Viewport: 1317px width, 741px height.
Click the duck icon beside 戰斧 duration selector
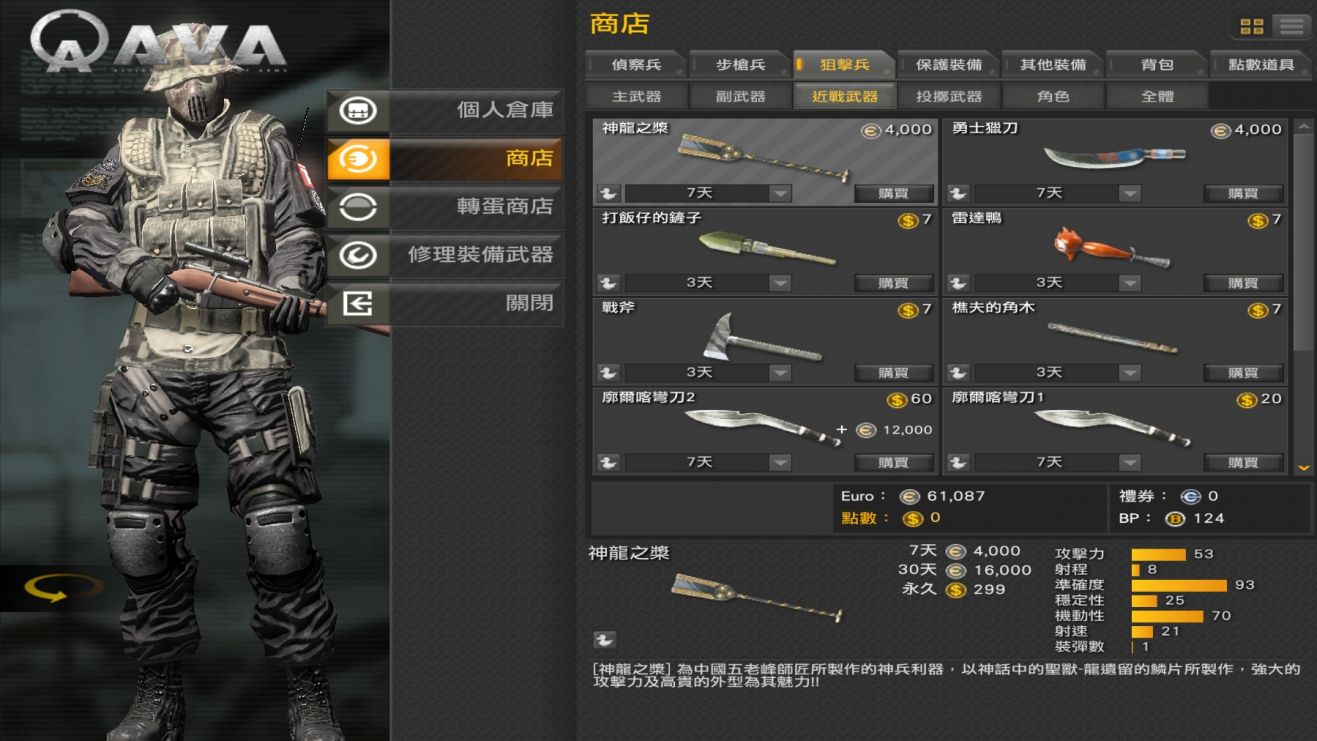609,372
